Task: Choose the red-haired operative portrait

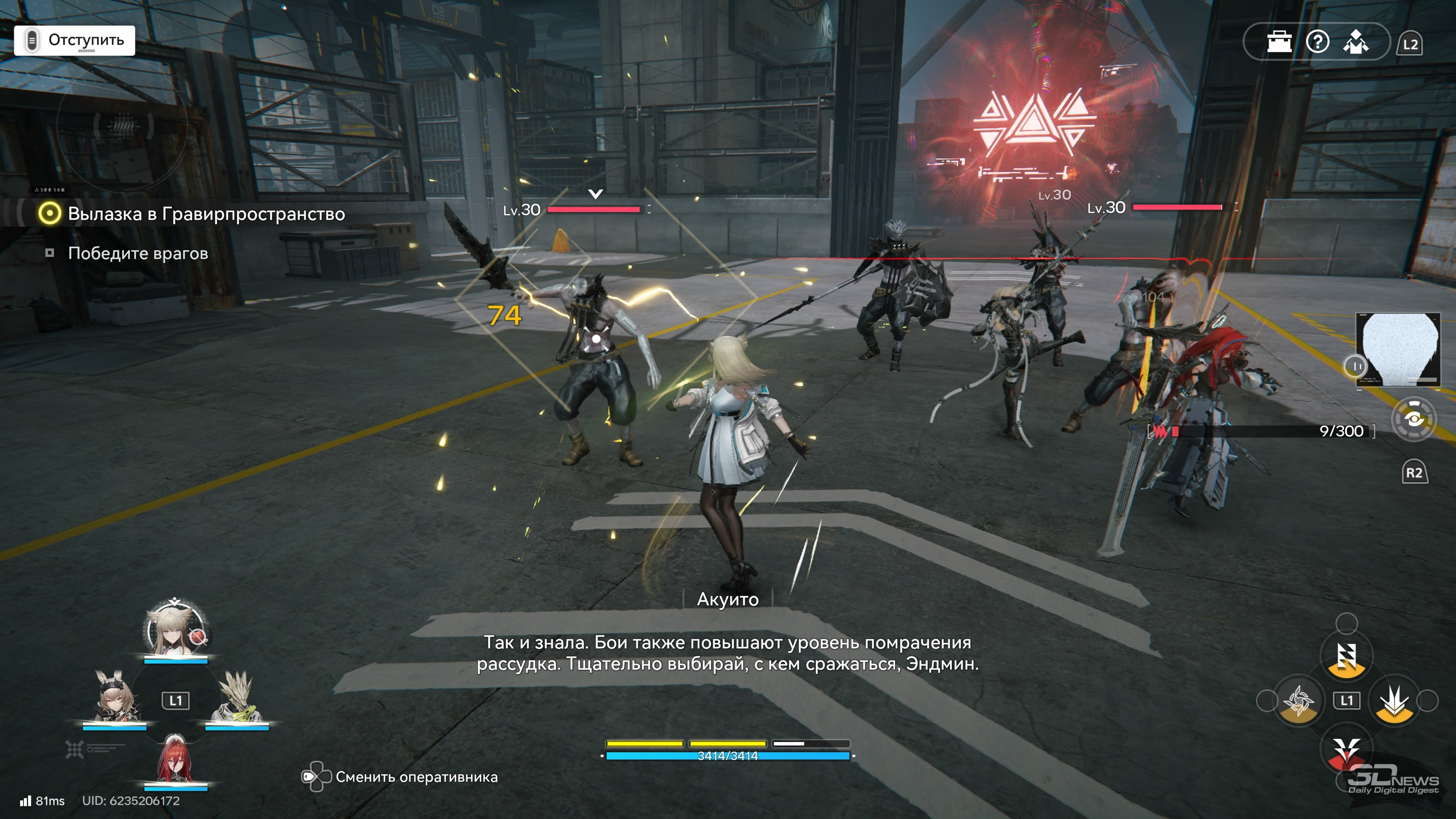Action: tap(175, 759)
